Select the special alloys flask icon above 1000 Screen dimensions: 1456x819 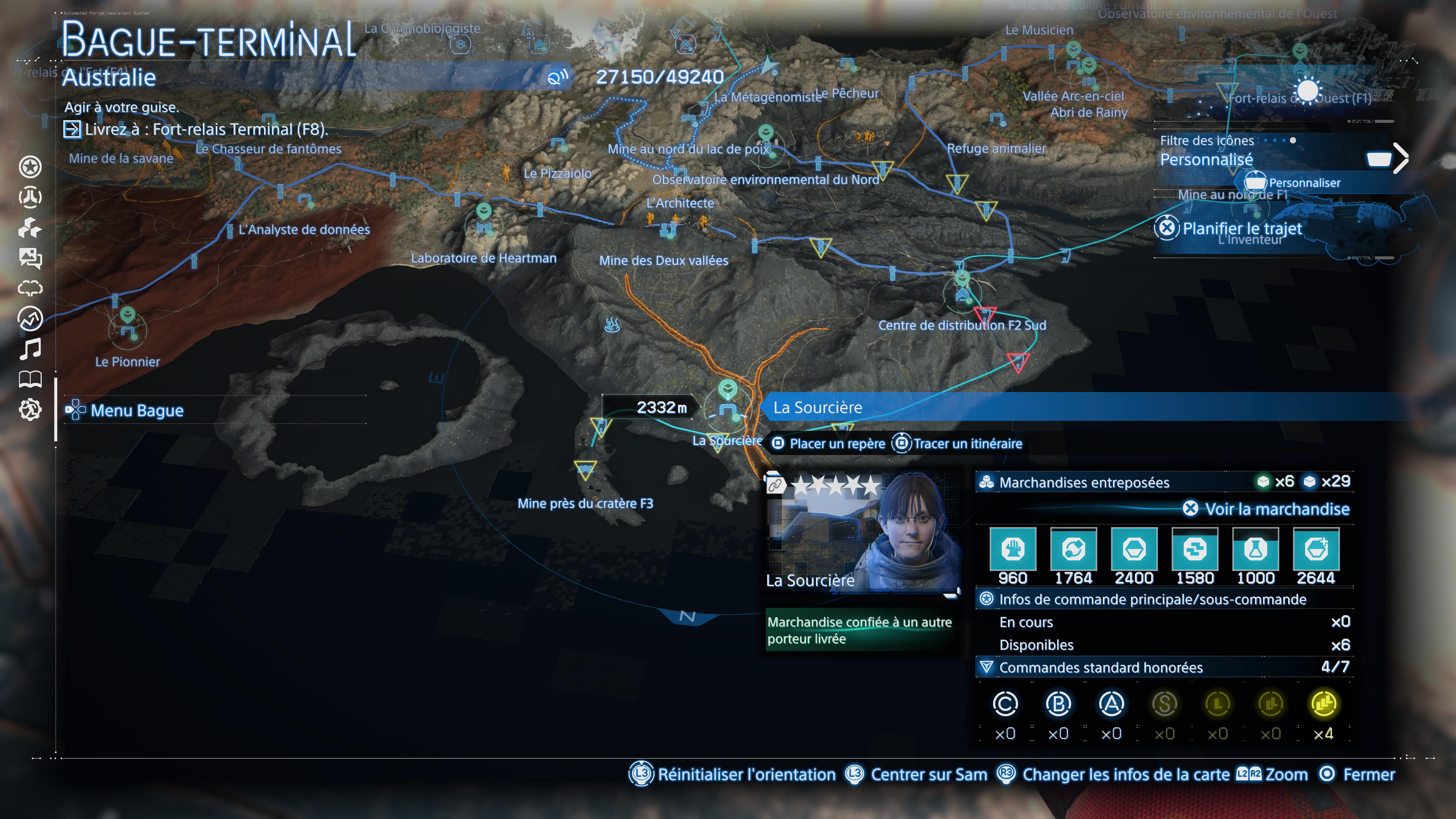[x=1256, y=551]
